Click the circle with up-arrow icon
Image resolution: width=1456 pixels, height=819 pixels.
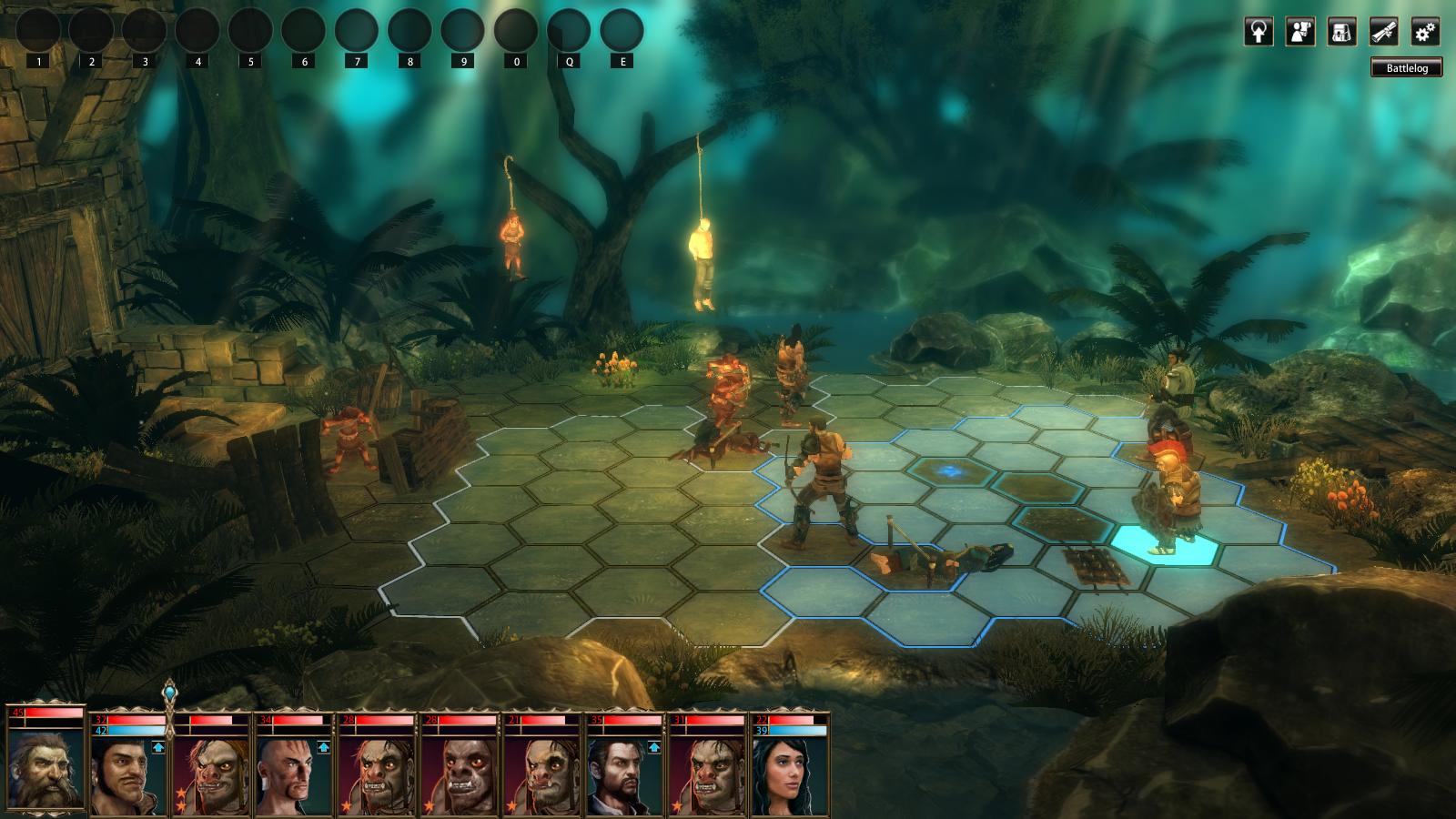(1259, 32)
